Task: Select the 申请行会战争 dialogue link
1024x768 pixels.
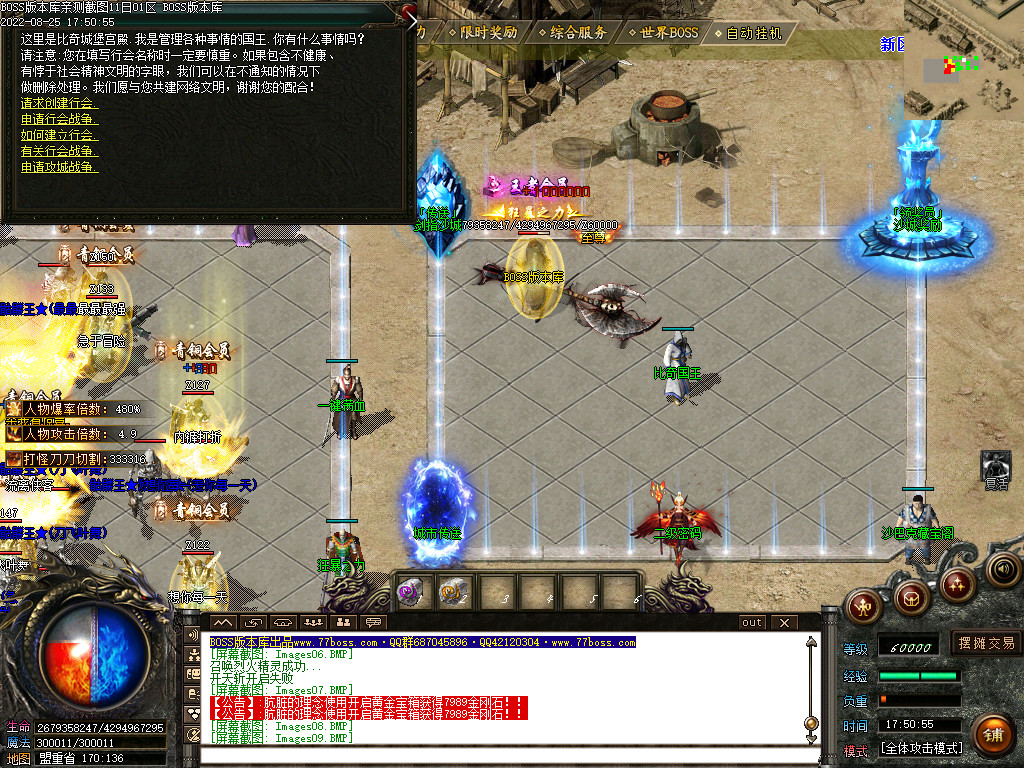Action: pos(60,119)
